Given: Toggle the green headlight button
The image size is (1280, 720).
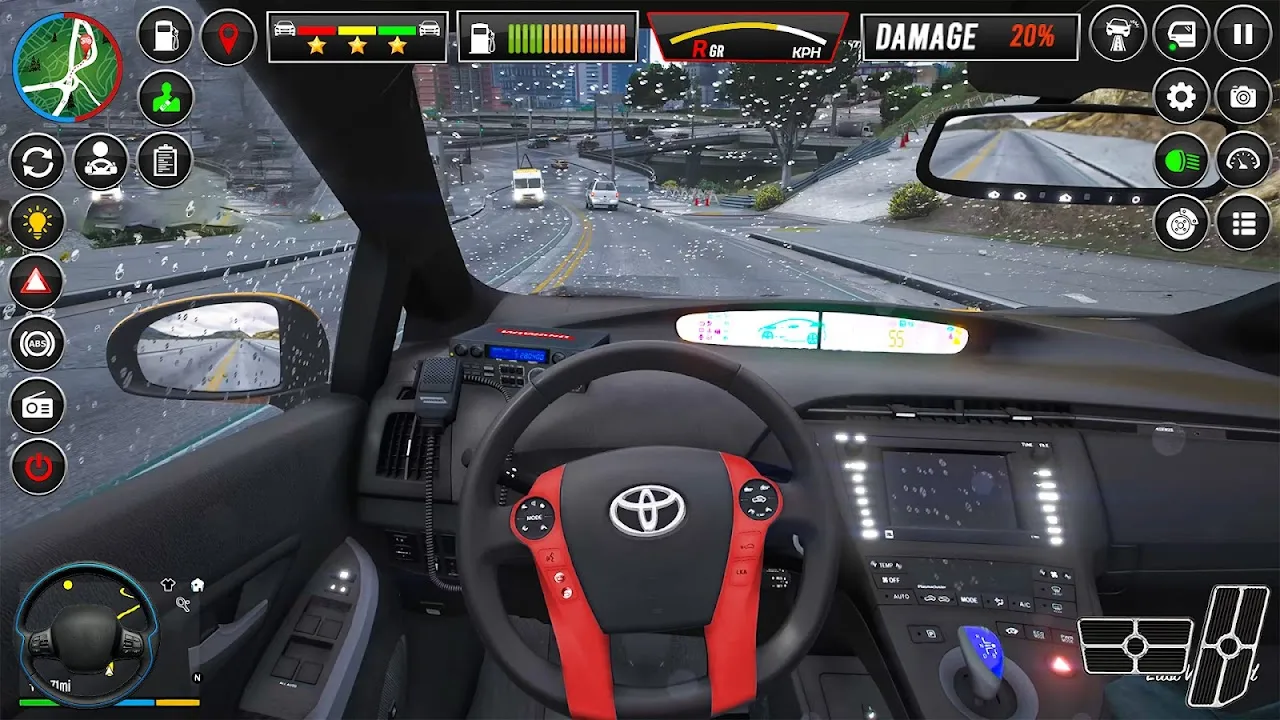Looking at the screenshot, I should tap(1181, 160).
